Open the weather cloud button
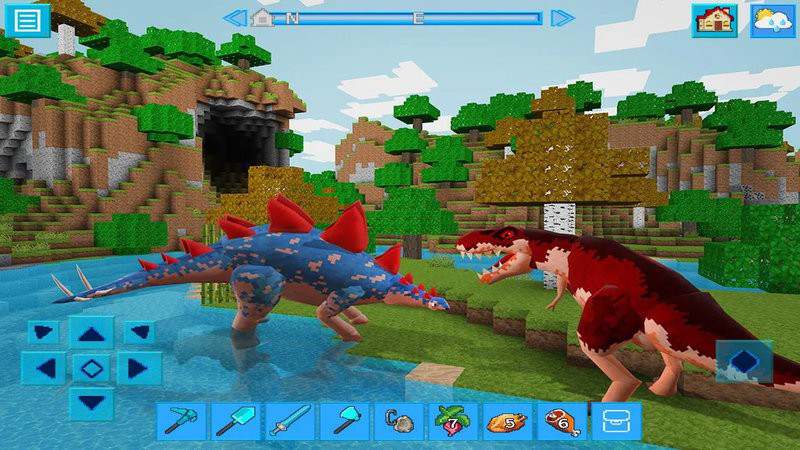This screenshot has height=450, width=800. (x=773, y=20)
